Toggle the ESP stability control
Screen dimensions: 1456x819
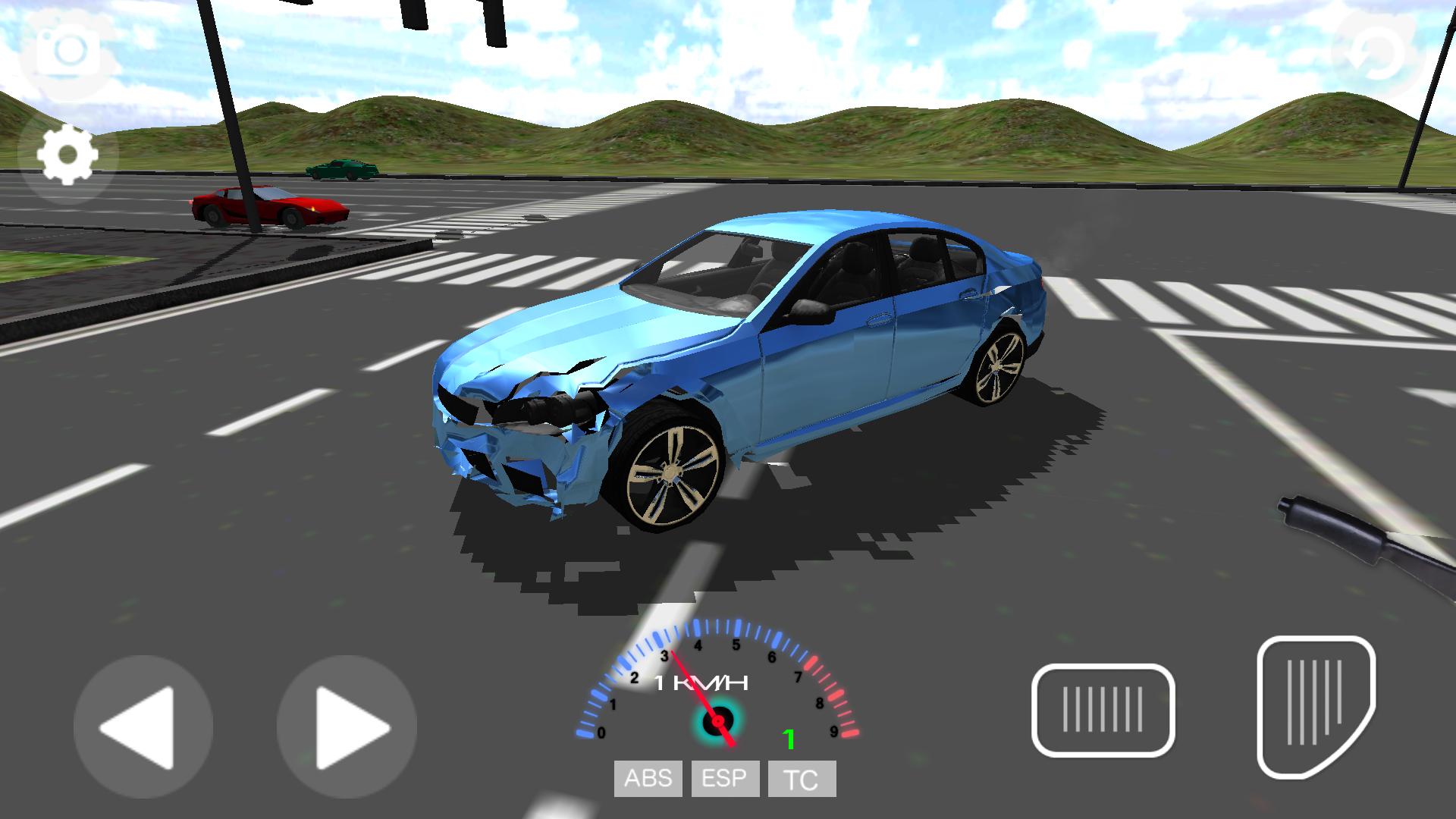[724, 777]
